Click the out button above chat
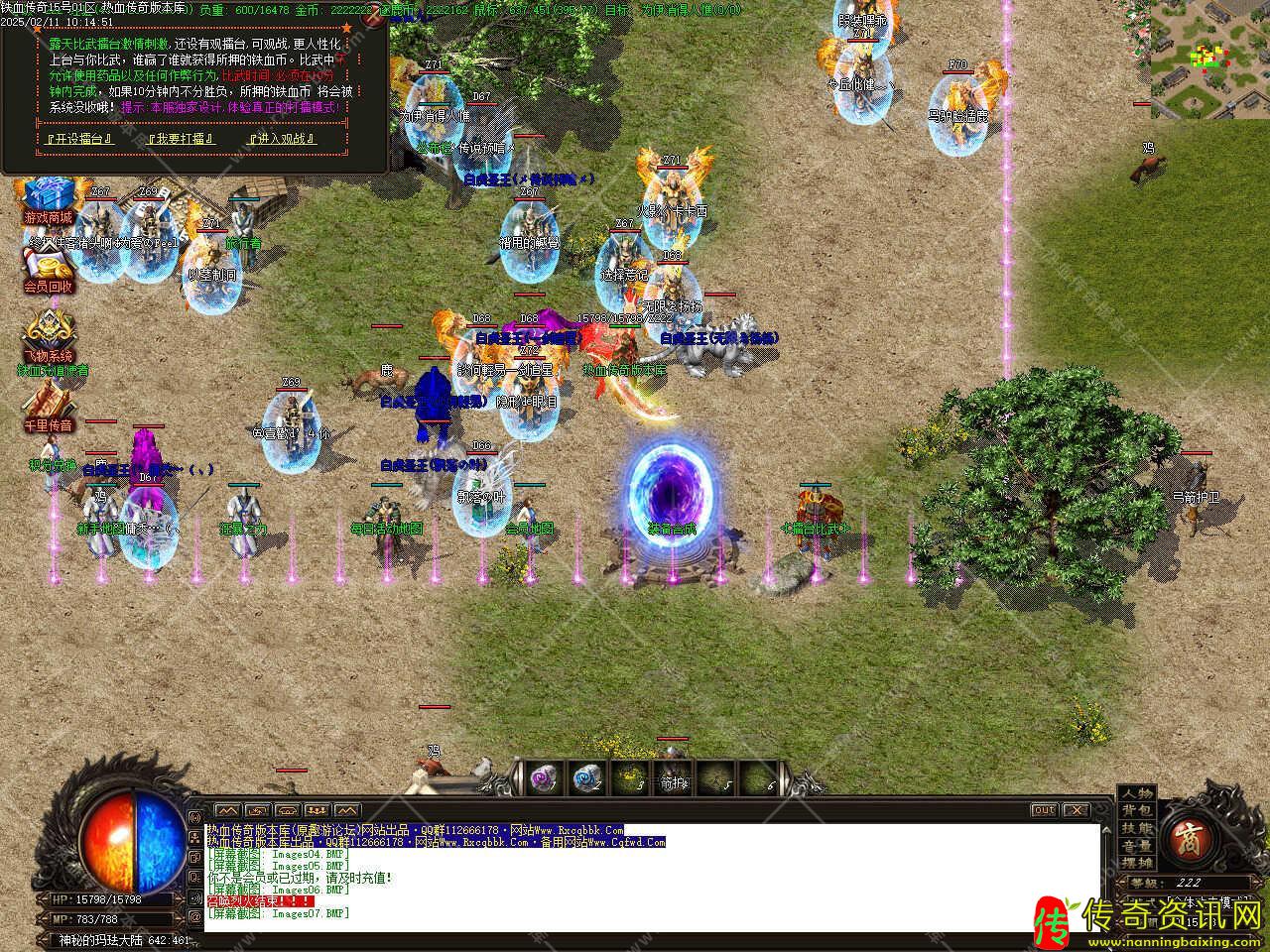Screen dimensions: 1270x952 tap(1043, 810)
